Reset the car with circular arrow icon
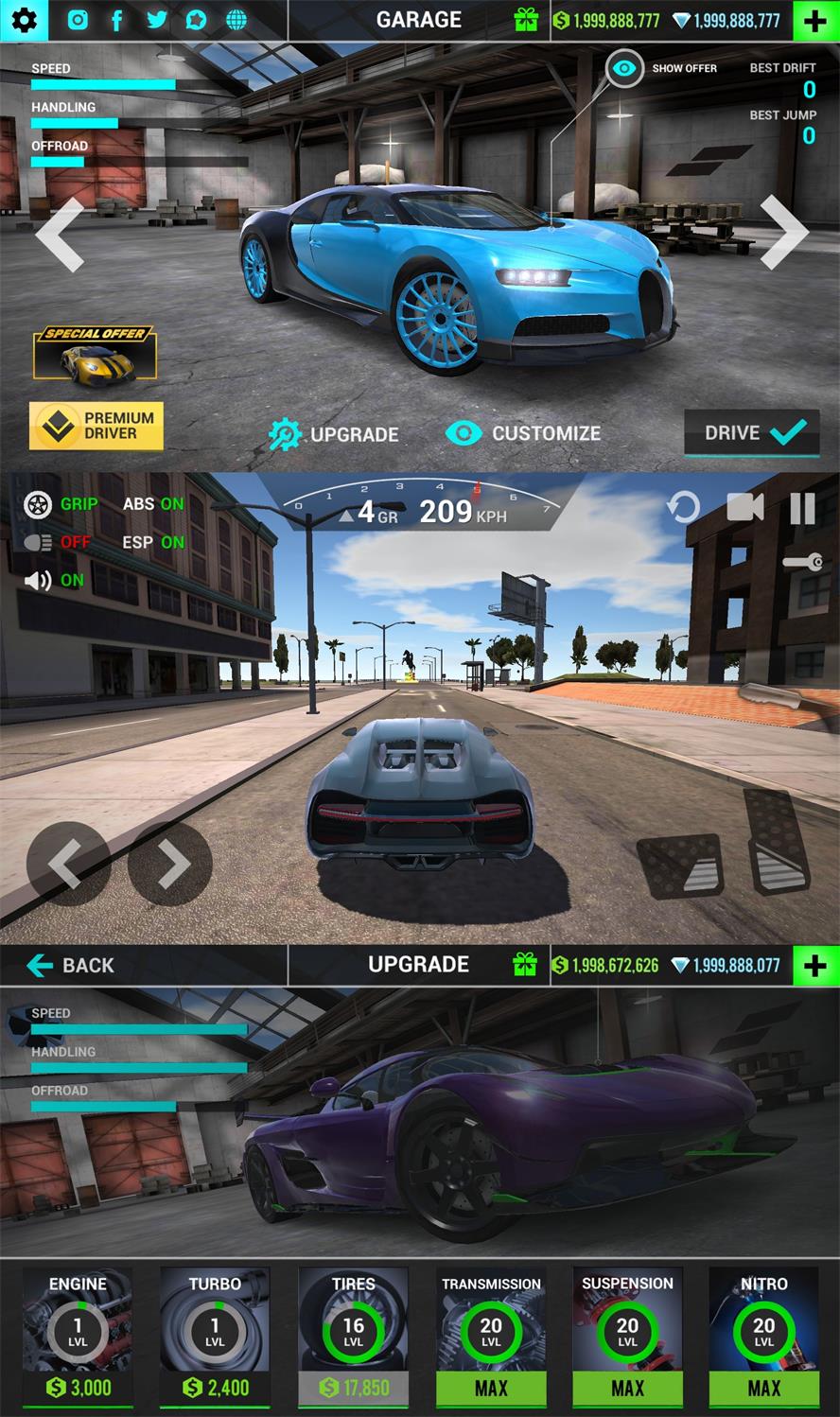840x1417 pixels. point(683,508)
